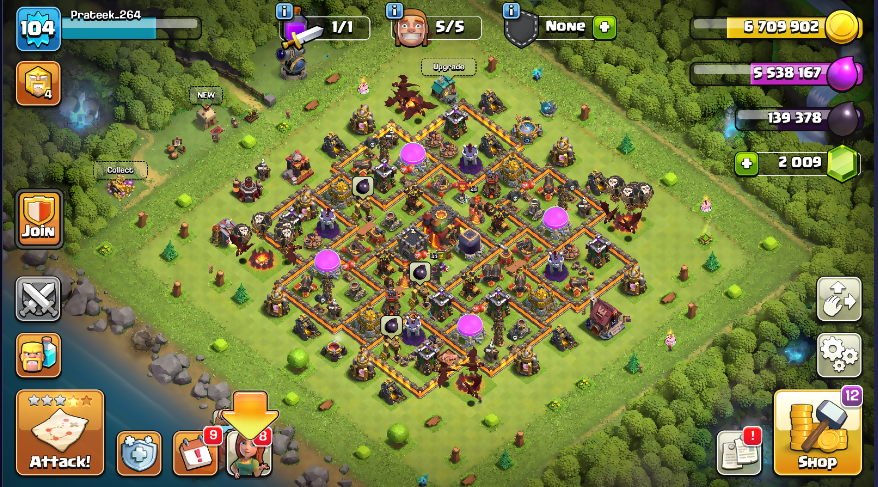Select the blue shield with plus icon
The width and height of the screenshot is (878, 487).
tap(139, 453)
